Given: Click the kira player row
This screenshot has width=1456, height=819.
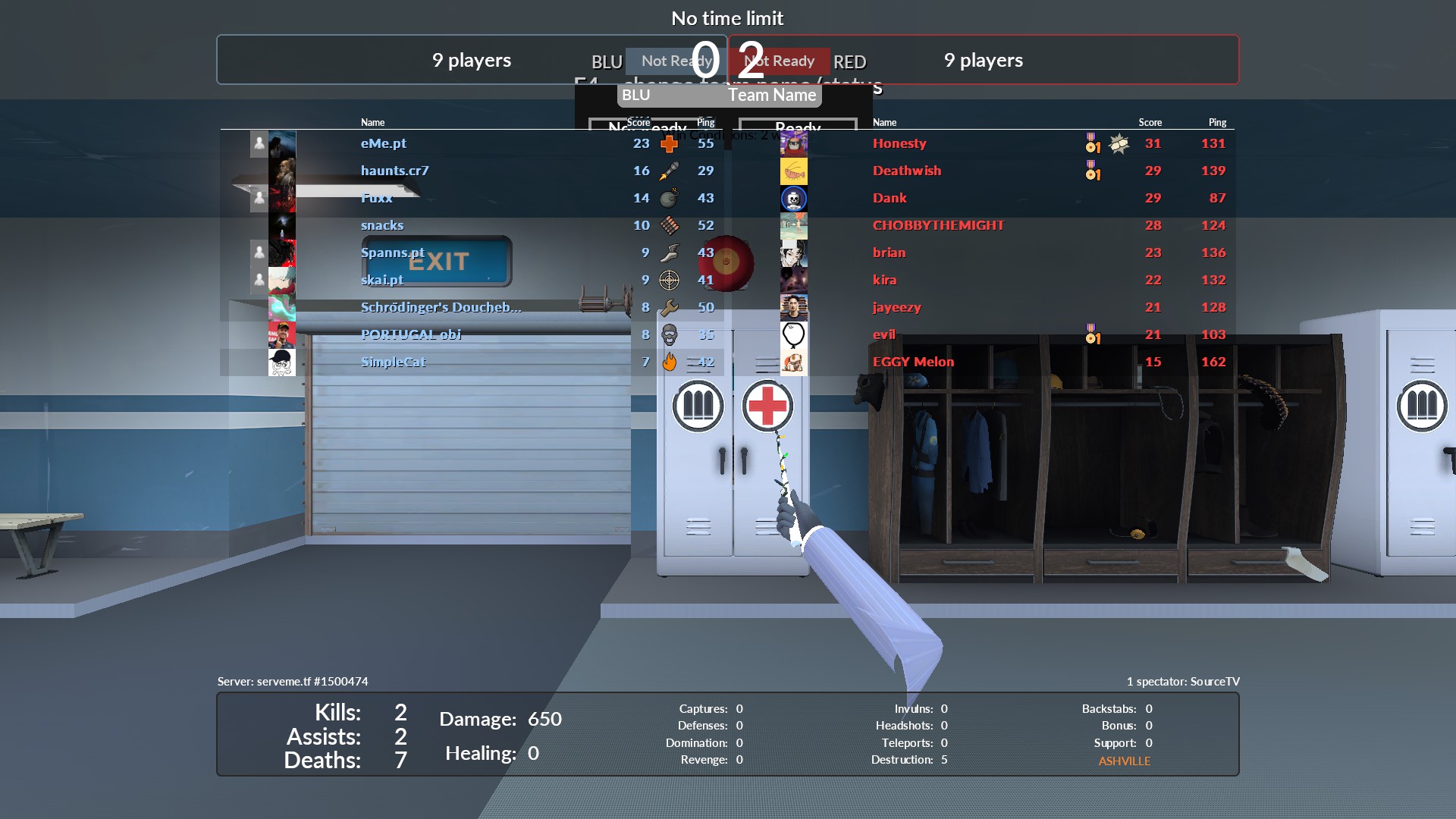Looking at the screenshot, I should (884, 280).
